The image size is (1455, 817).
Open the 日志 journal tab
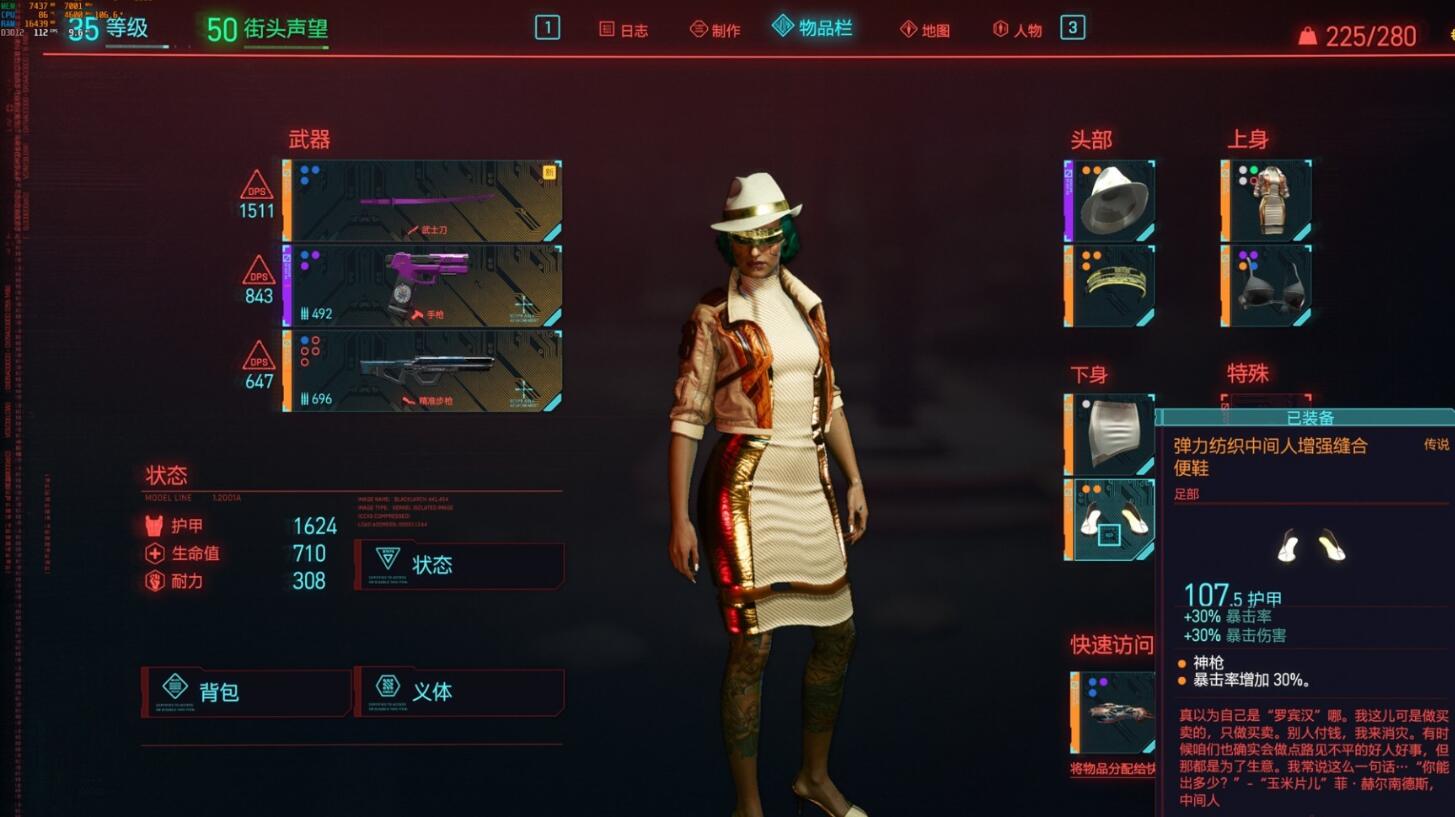[x=624, y=30]
